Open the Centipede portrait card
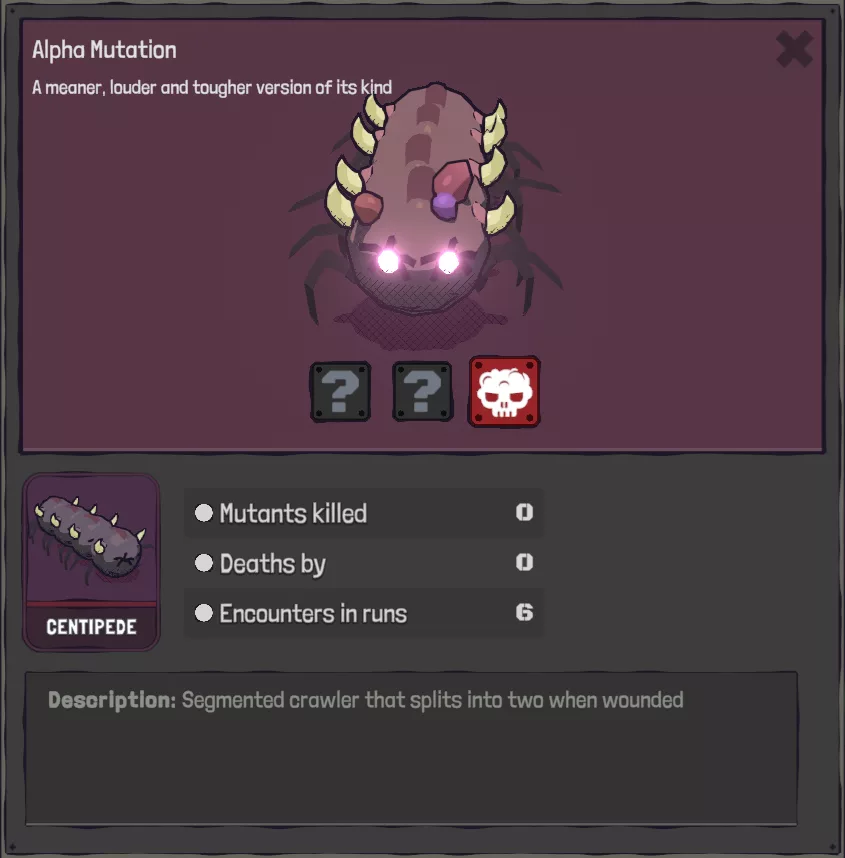Image resolution: width=845 pixels, height=858 pixels. 91,561
